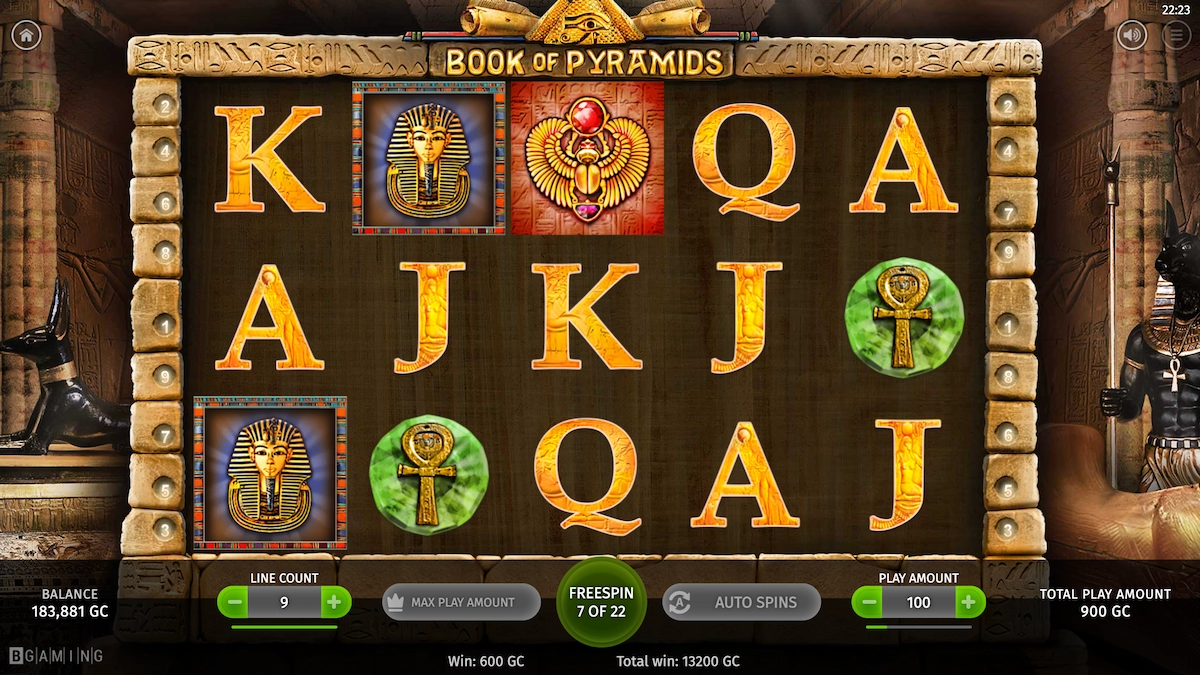1200x675 pixels.
Task: Open the hamburger menu
Action: (1177, 35)
